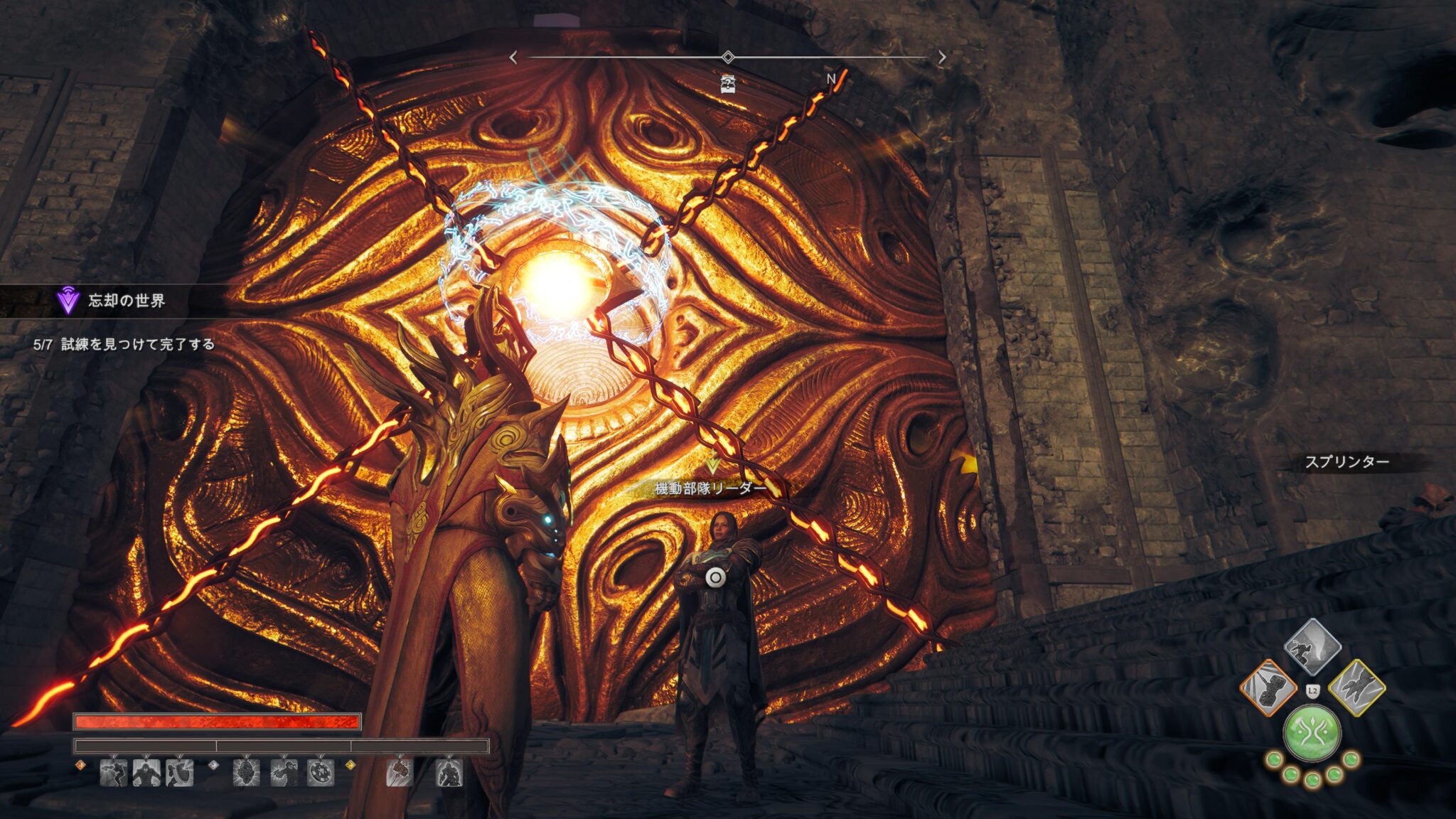Select the crystal rock skill icon
The height and width of the screenshot is (819, 1456).
pos(246,773)
